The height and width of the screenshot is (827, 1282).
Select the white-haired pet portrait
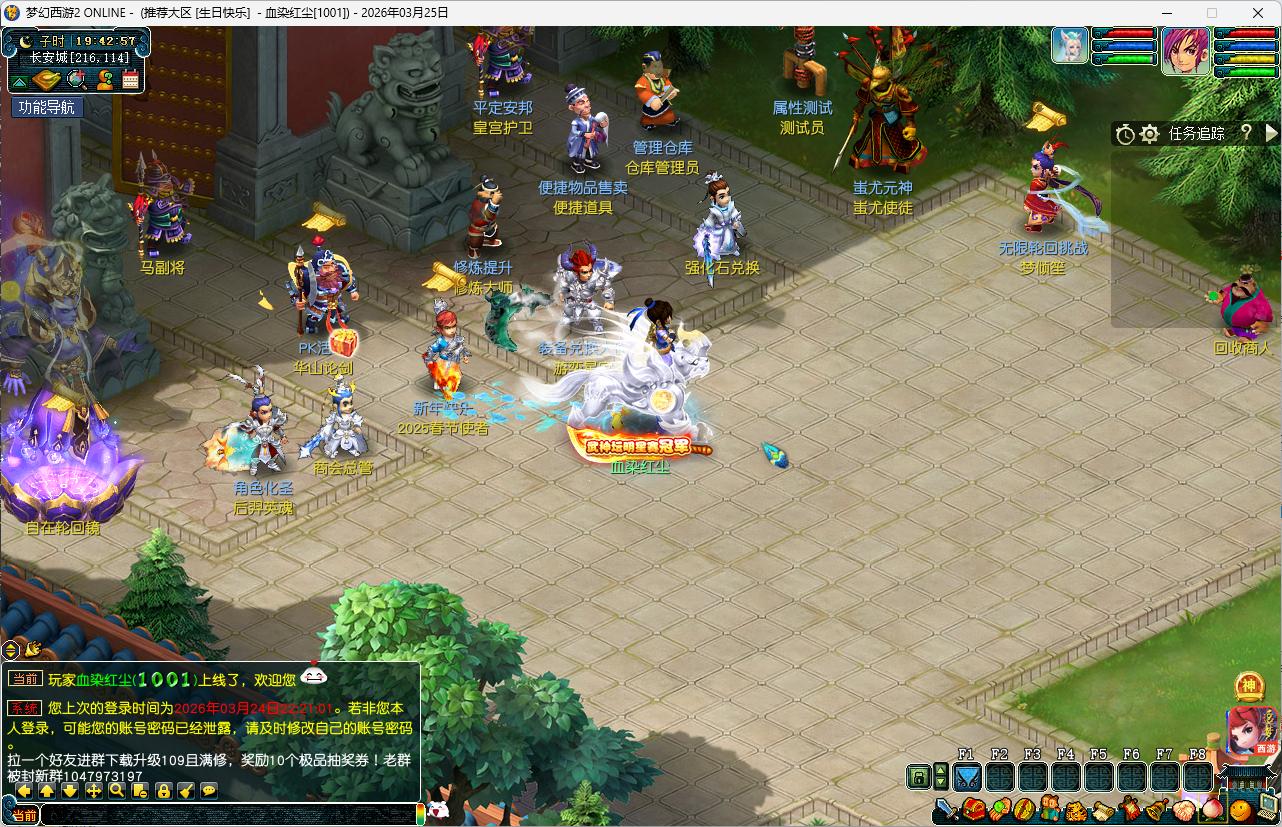(1069, 46)
